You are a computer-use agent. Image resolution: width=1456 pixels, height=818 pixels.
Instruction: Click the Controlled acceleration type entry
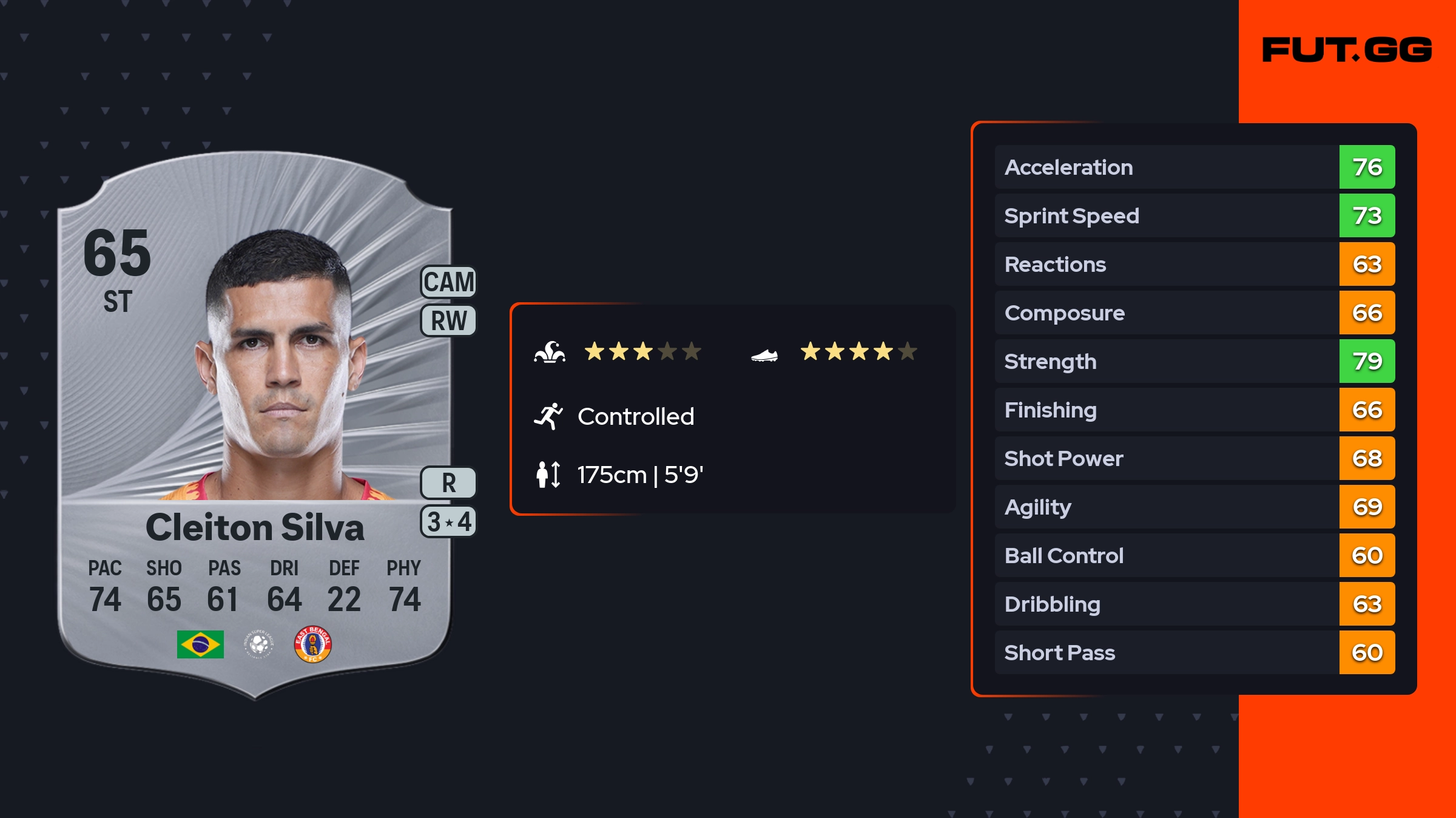pos(635,416)
